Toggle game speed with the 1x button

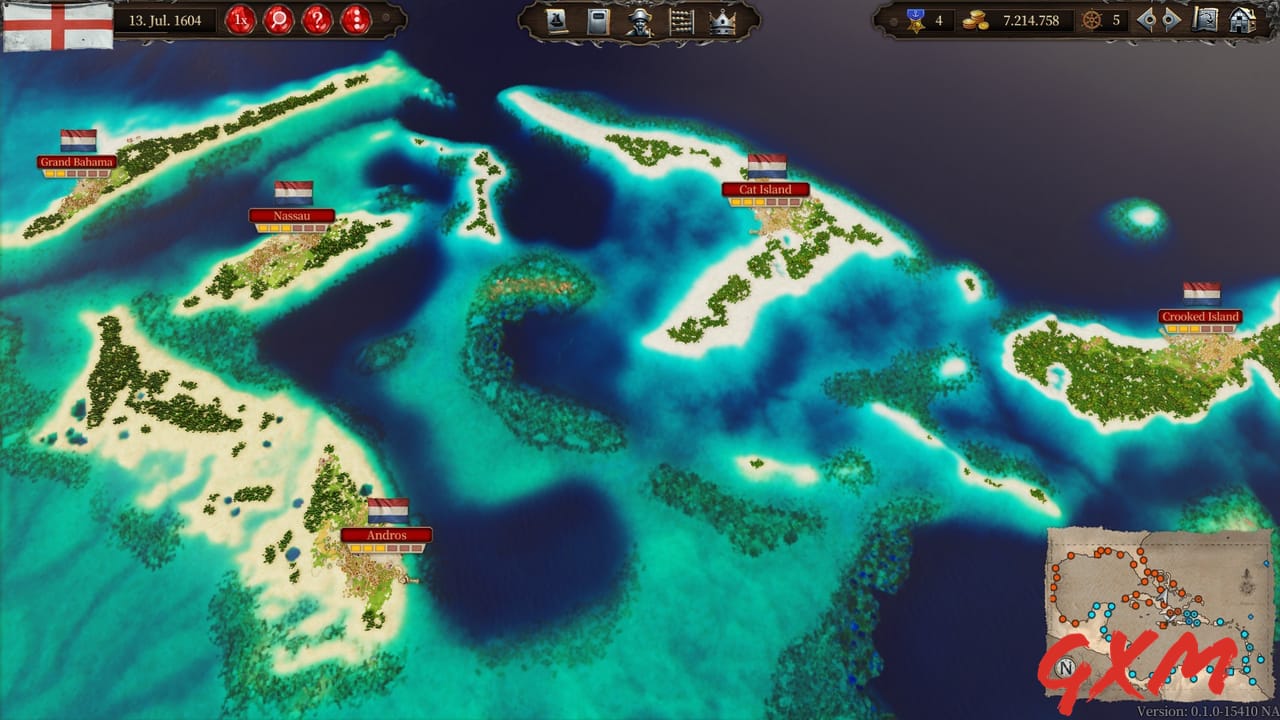[x=239, y=20]
